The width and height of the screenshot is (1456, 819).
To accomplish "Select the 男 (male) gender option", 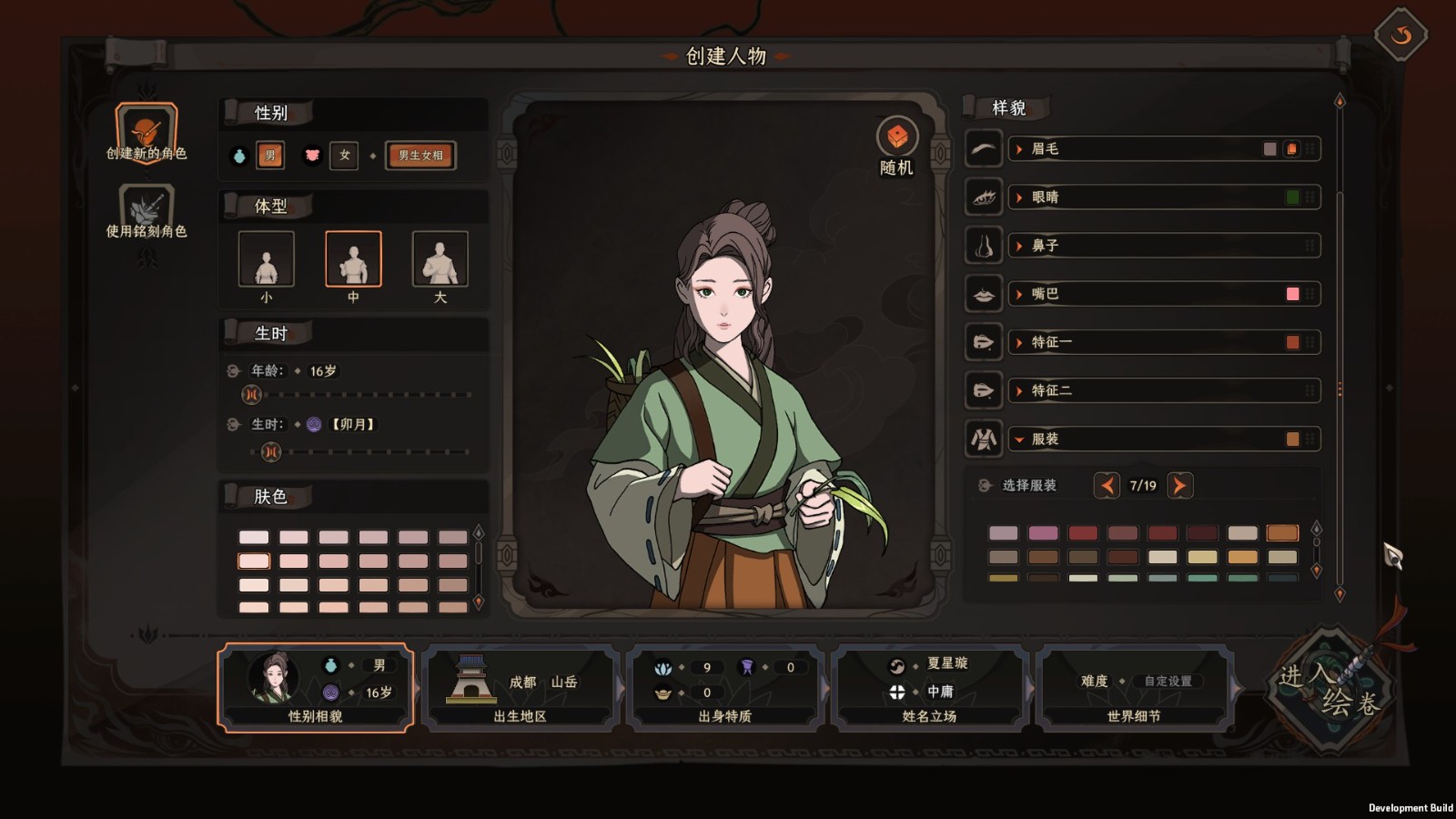I will point(269,156).
